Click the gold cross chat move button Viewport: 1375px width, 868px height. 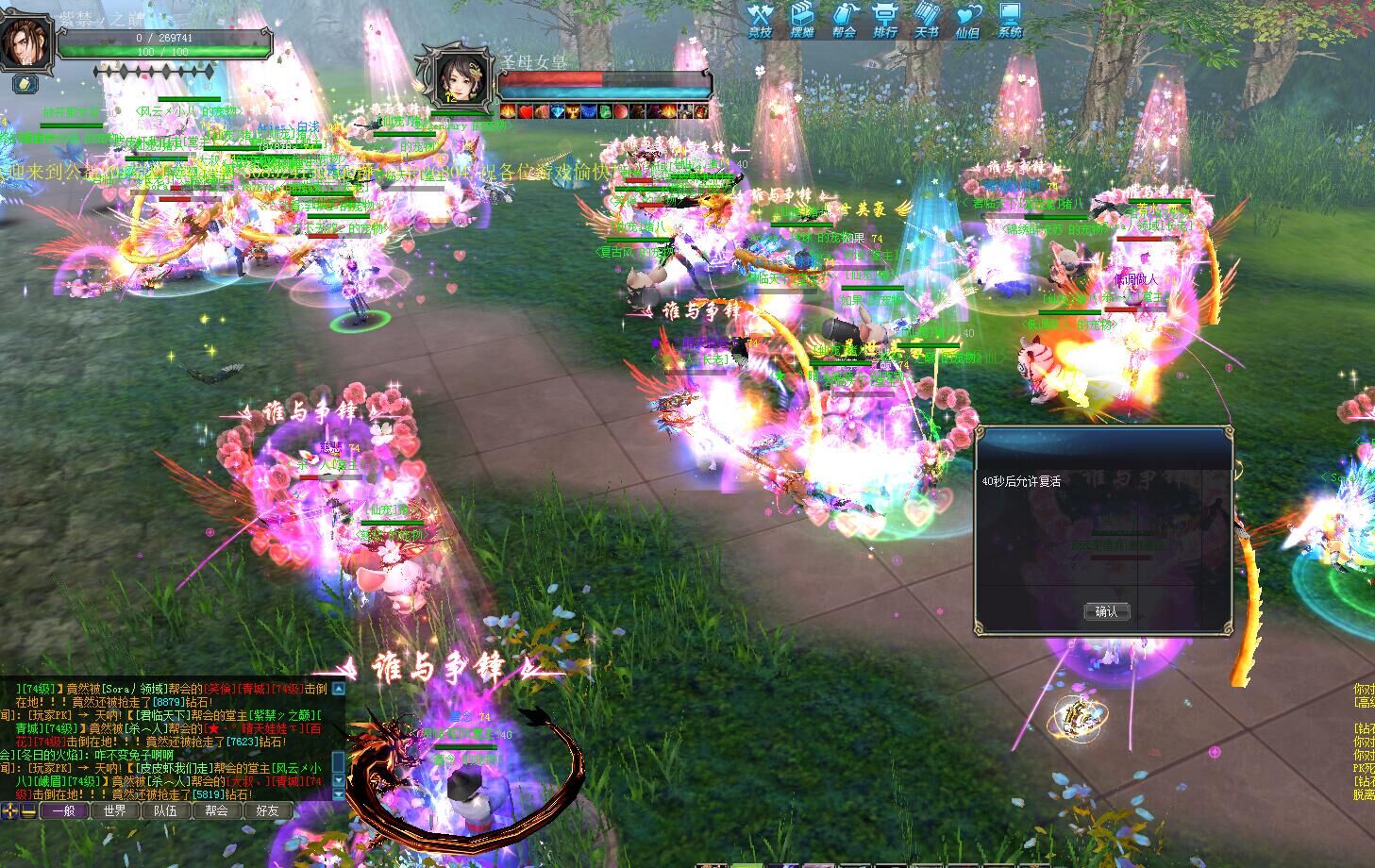[x=10, y=811]
